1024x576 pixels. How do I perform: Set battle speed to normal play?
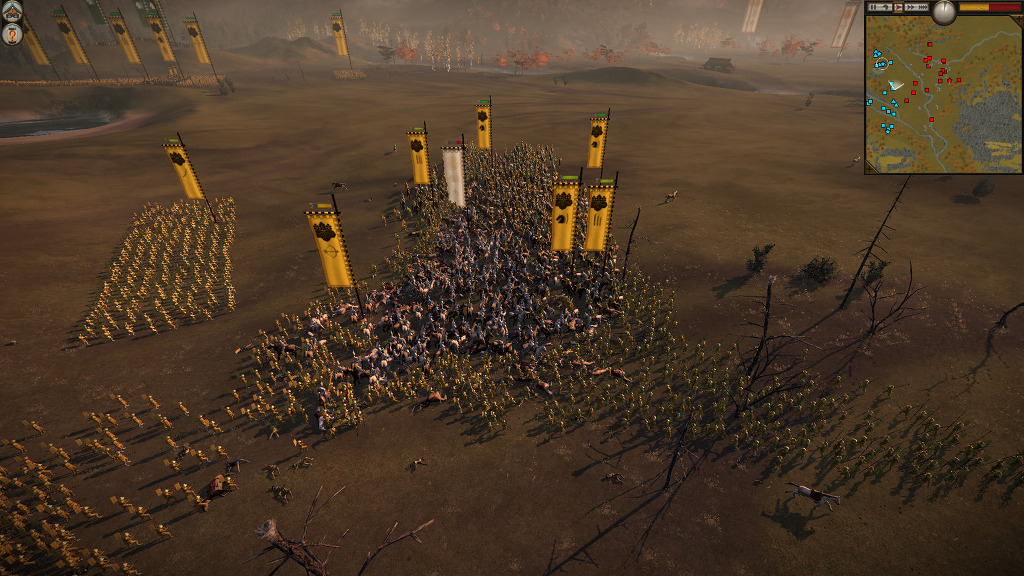click(898, 7)
